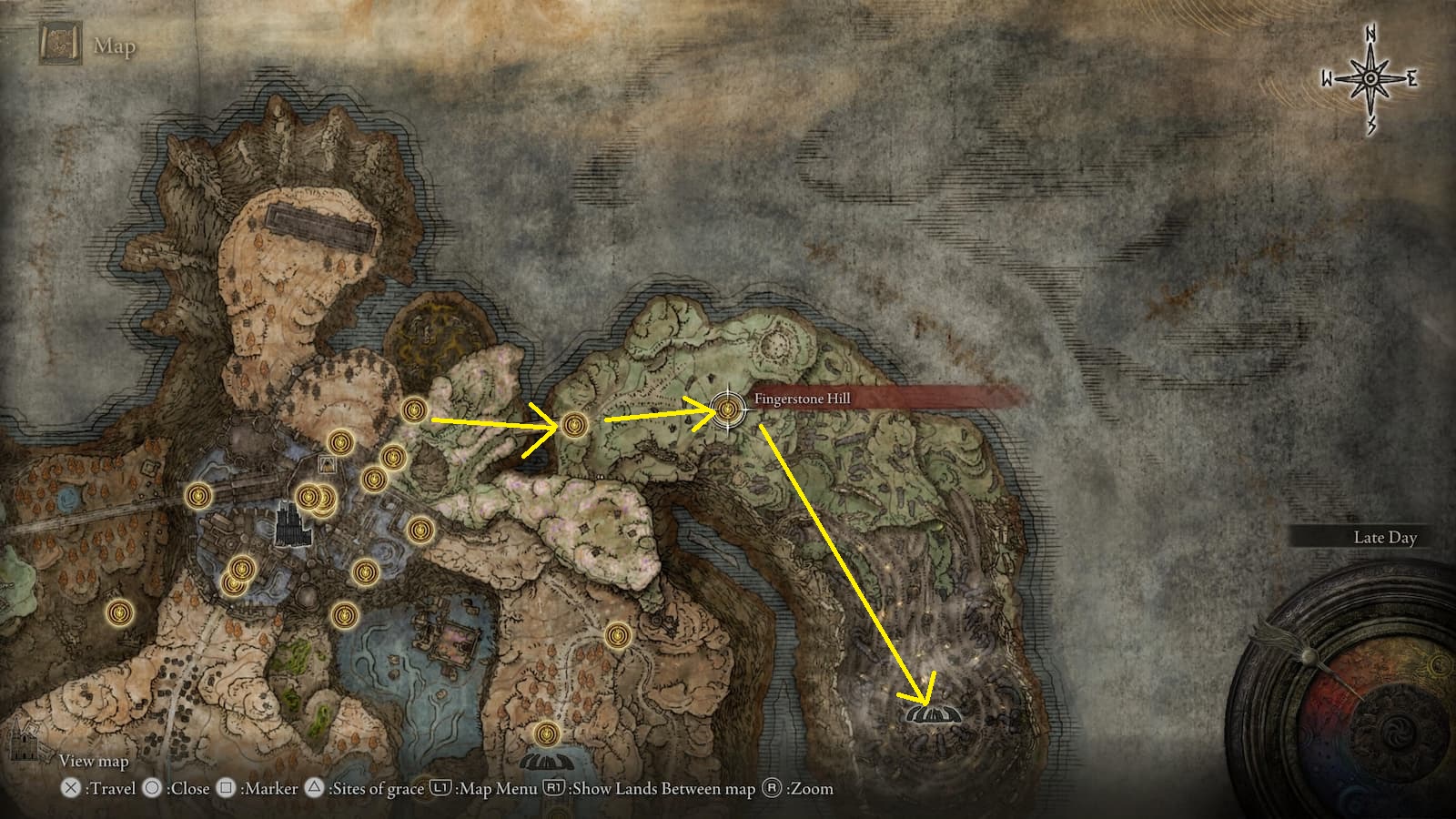Toggle map Zoom with the R button
1456x819 pixels.
tap(773, 788)
